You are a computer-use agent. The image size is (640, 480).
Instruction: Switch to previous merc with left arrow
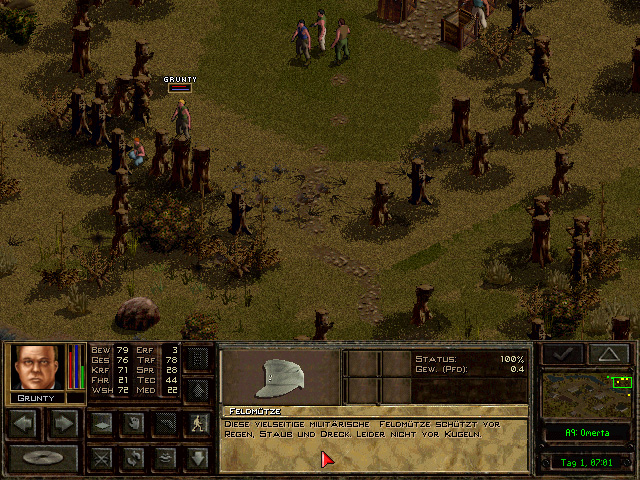(x=25, y=424)
